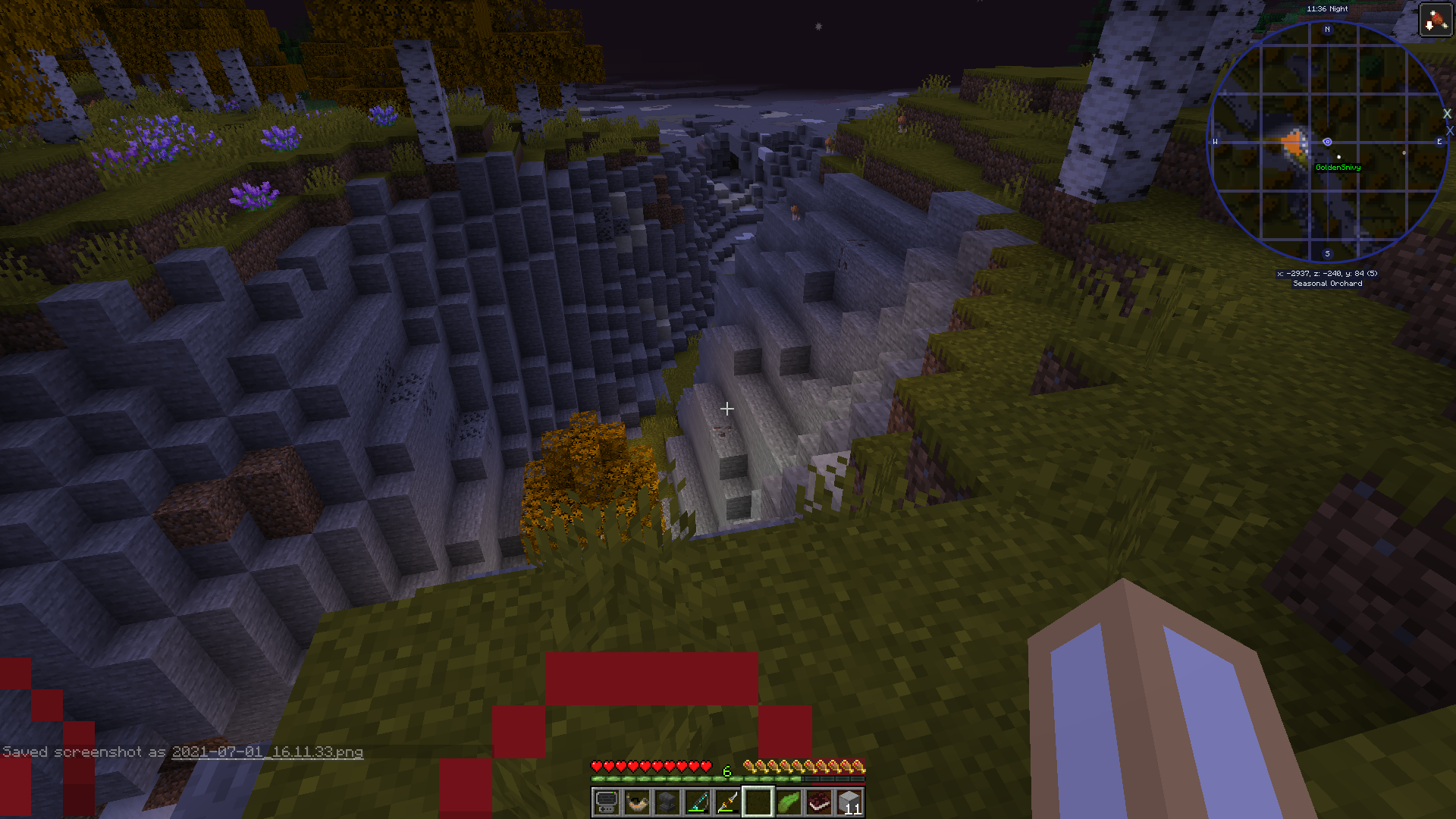Toggle the lower X waypoint beside the minimap
The width and height of the screenshot is (1456, 819).
point(1448,130)
